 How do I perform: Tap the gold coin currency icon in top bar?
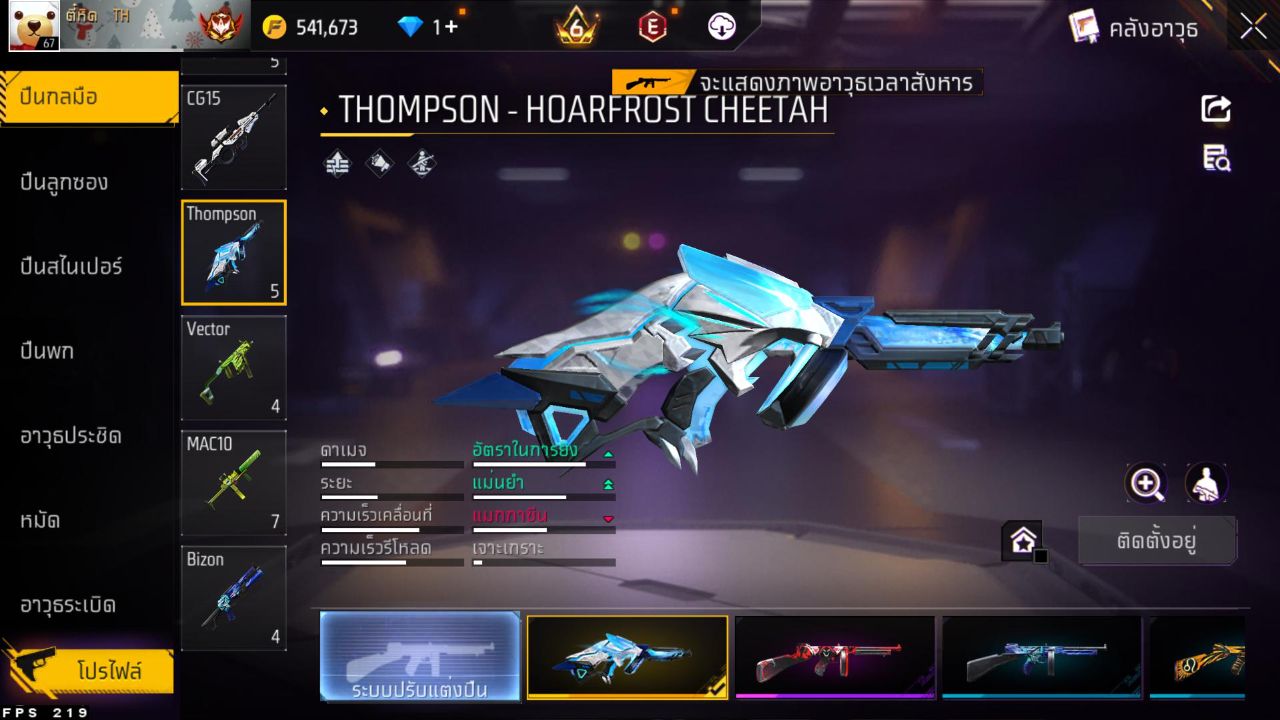click(x=272, y=27)
